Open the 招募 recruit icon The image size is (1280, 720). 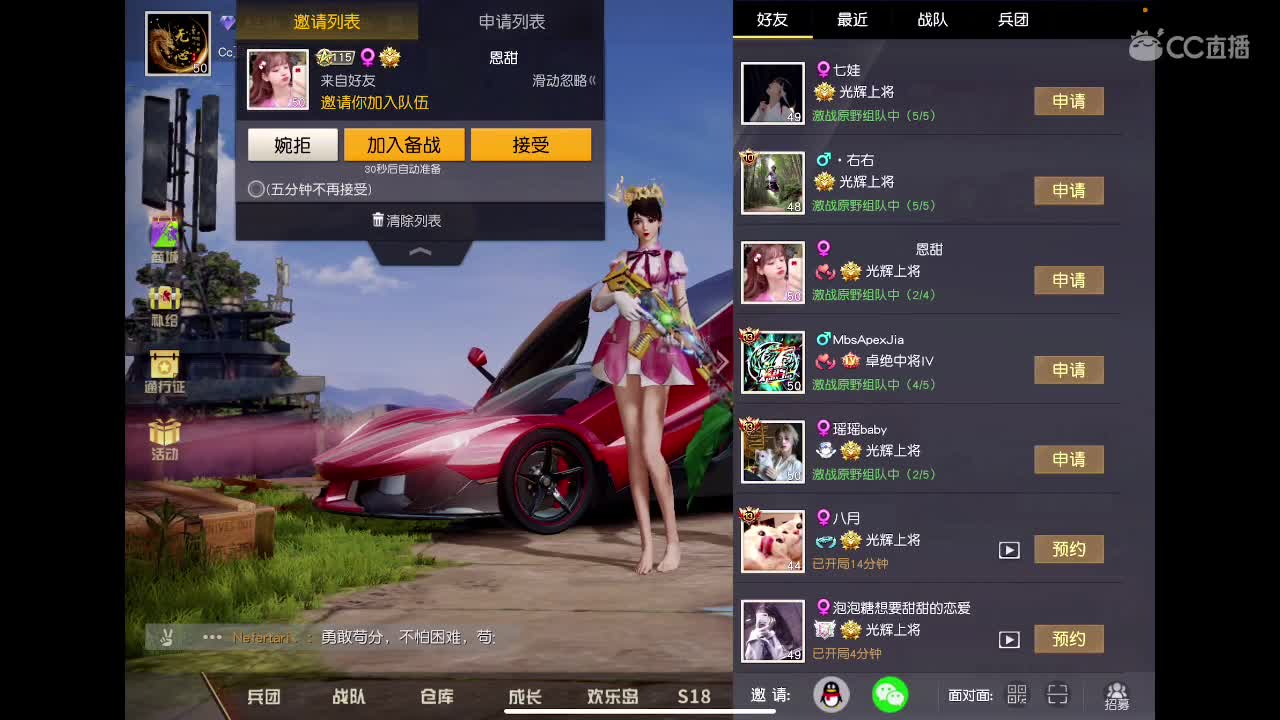[x=1116, y=694]
